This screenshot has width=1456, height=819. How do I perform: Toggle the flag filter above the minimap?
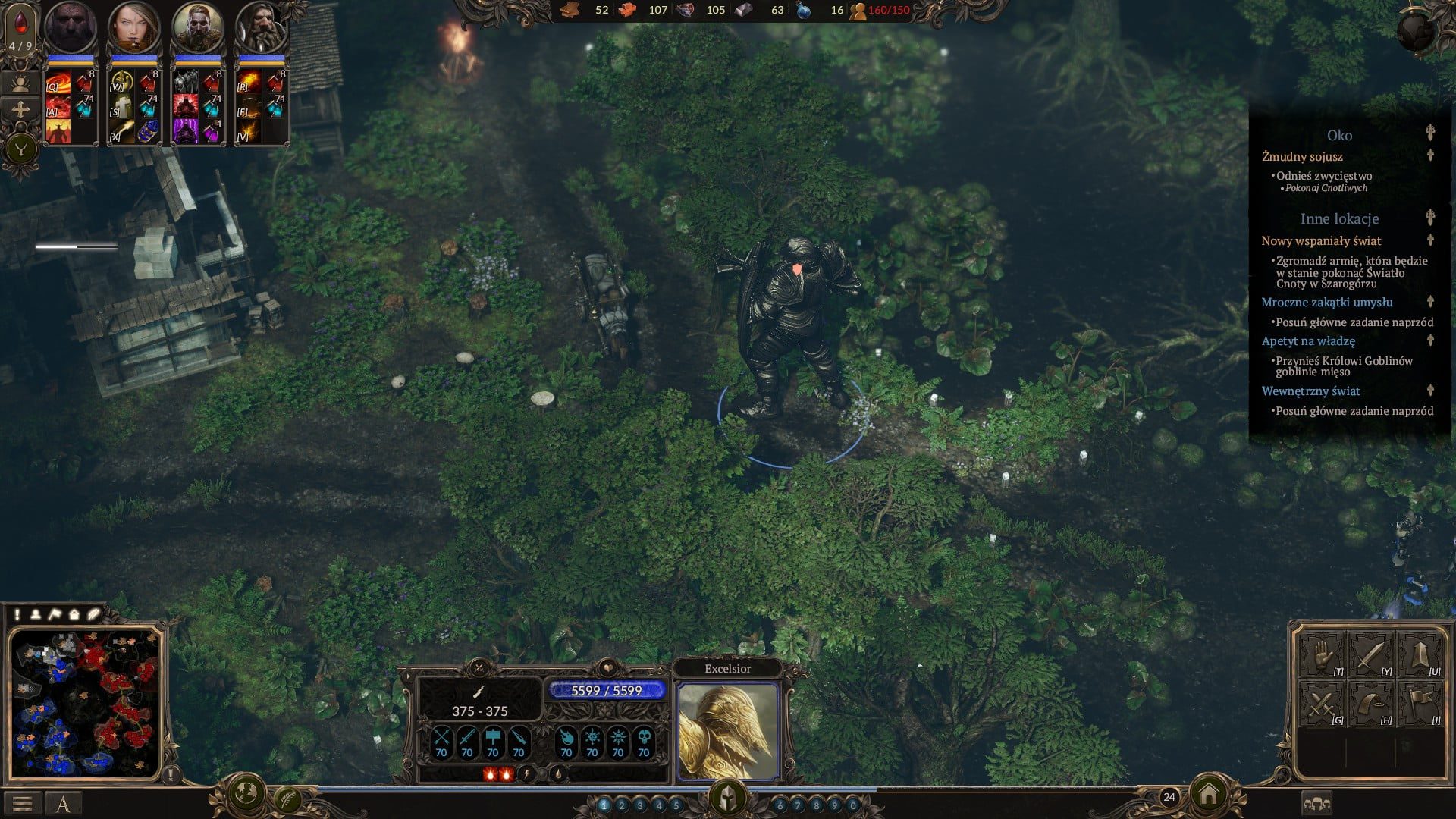[x=55, y=614]
